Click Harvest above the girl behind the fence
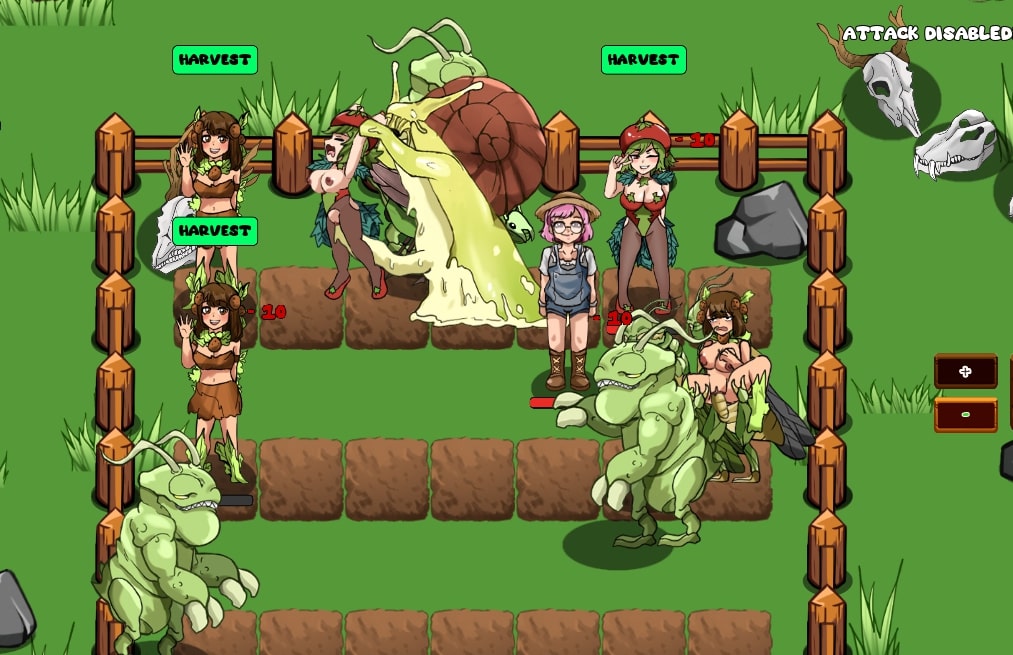The height and width of the screenshot is (655, 1013). (214, 60)
